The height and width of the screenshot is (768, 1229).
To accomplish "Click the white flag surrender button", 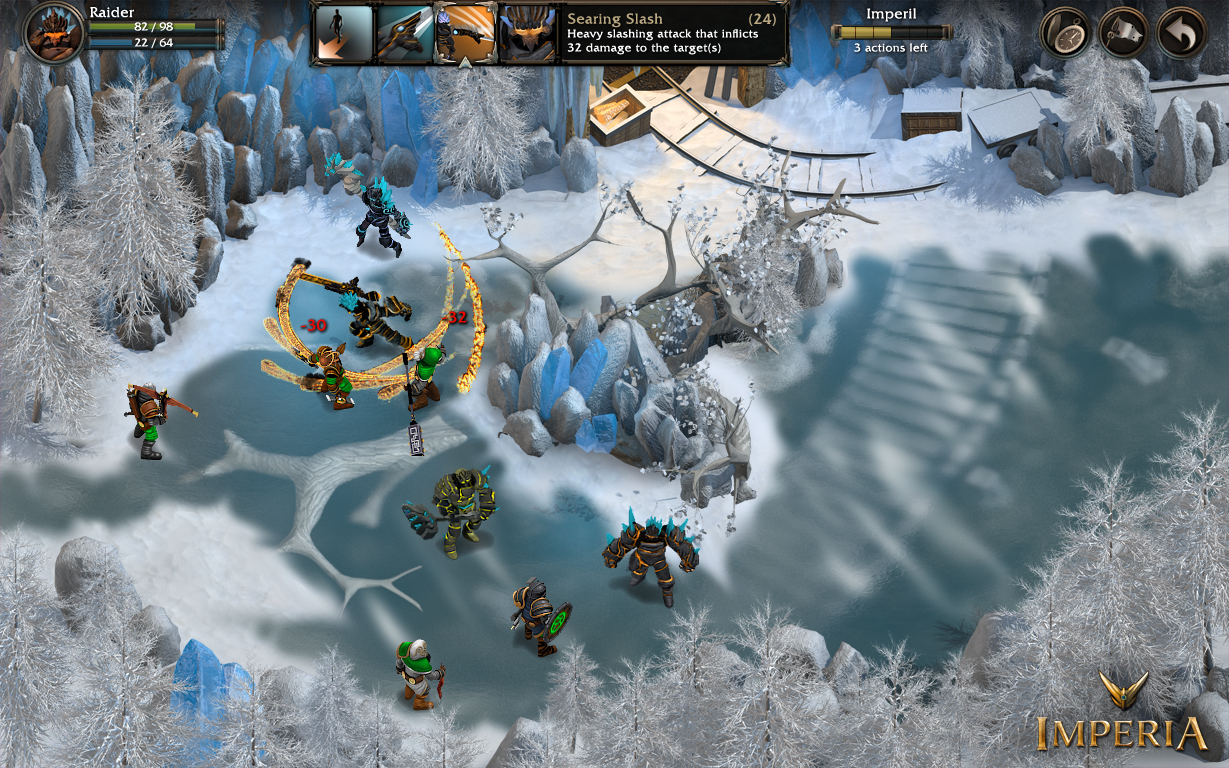I will 1124,32.
